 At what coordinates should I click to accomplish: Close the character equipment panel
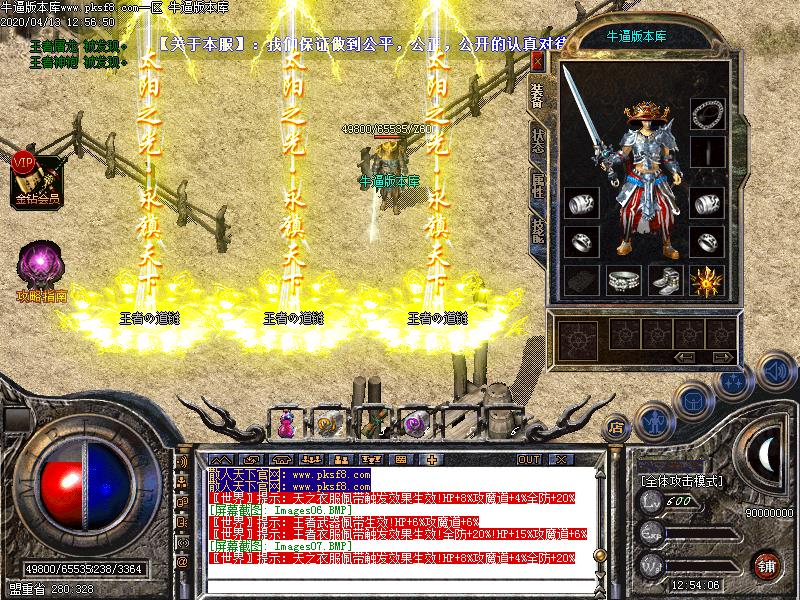point(537,61)
